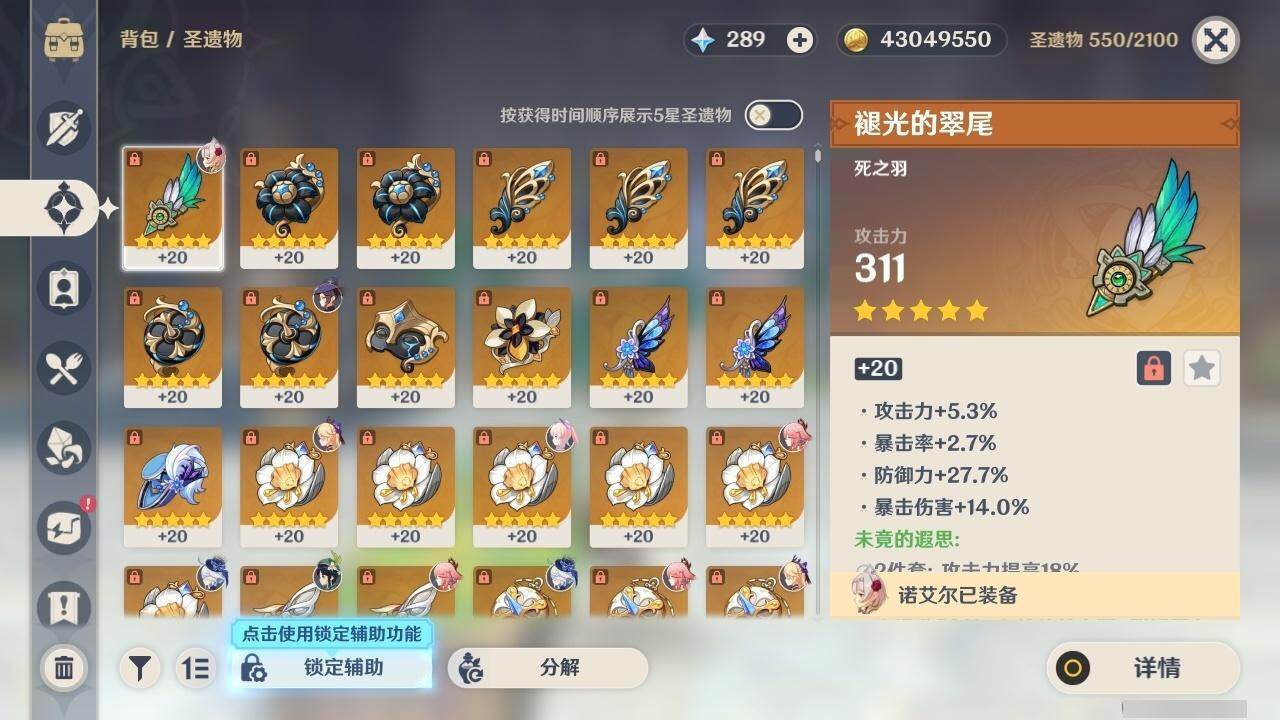Switch to the character development items tab

coord(64,288)
